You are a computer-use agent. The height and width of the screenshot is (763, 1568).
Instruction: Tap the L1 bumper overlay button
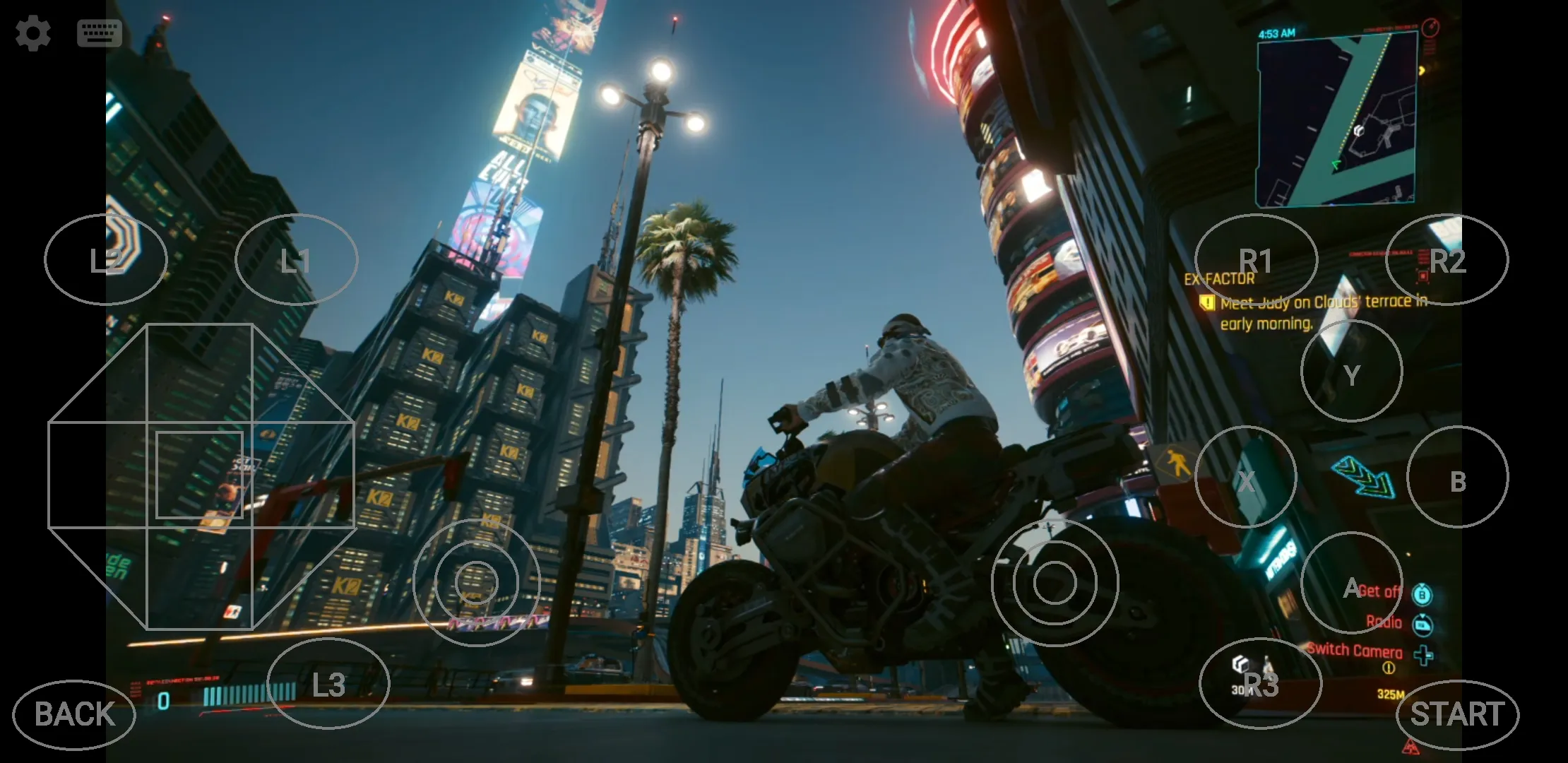[296, 260]
